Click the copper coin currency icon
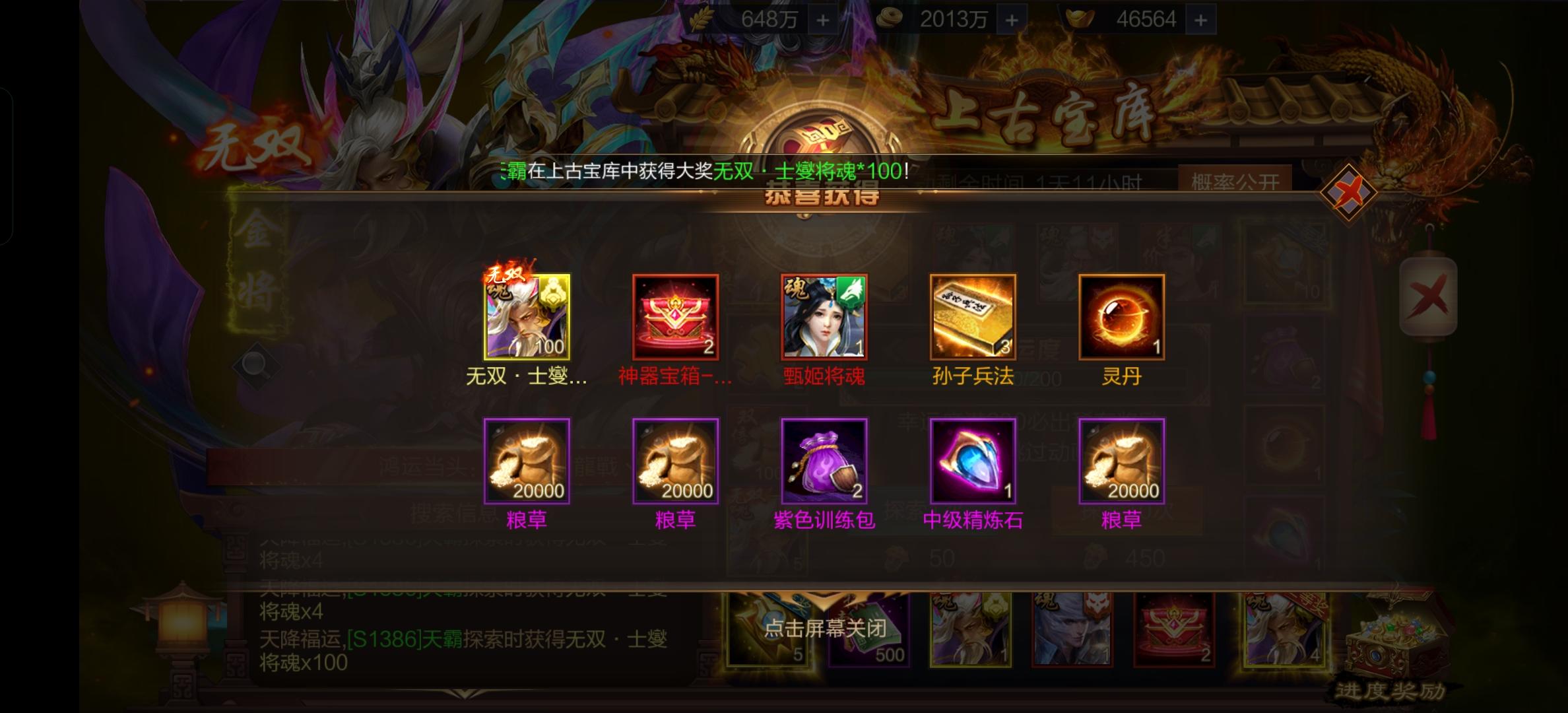1568x713 pixels. click(890, 18)
